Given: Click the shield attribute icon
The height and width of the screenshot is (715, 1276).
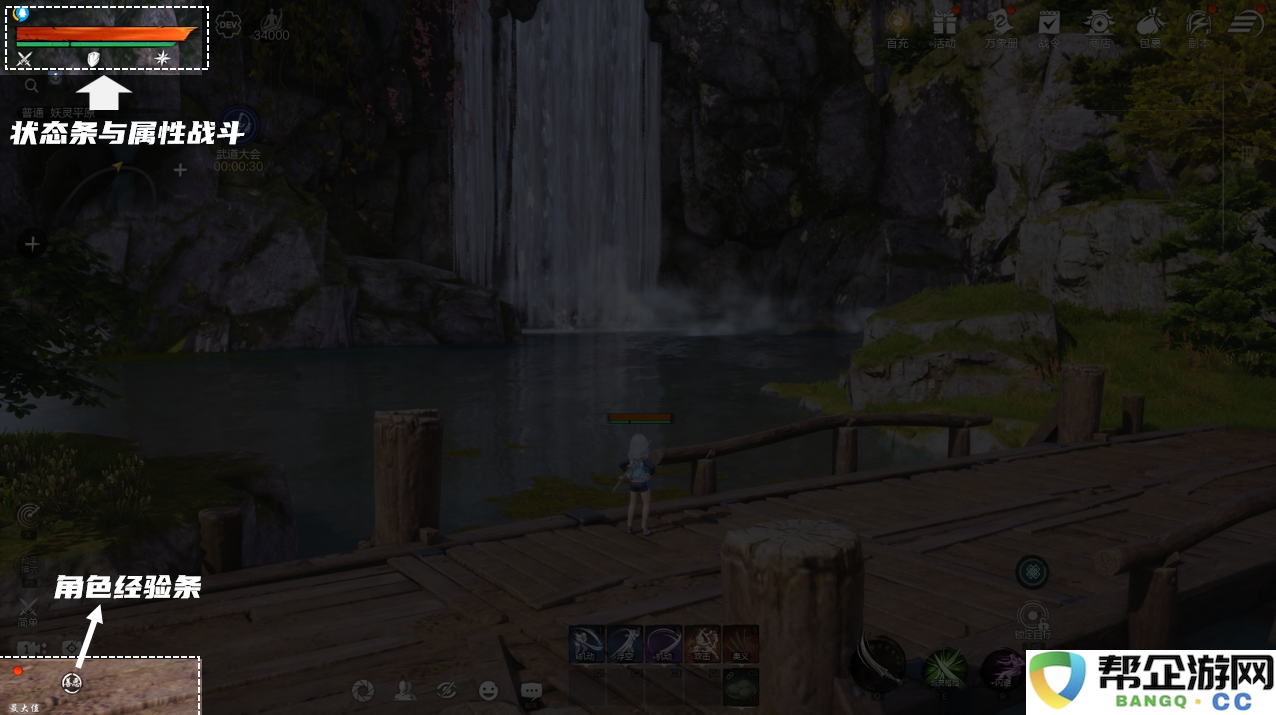Looking at the screenshot, I should click(x=94, y=59).
